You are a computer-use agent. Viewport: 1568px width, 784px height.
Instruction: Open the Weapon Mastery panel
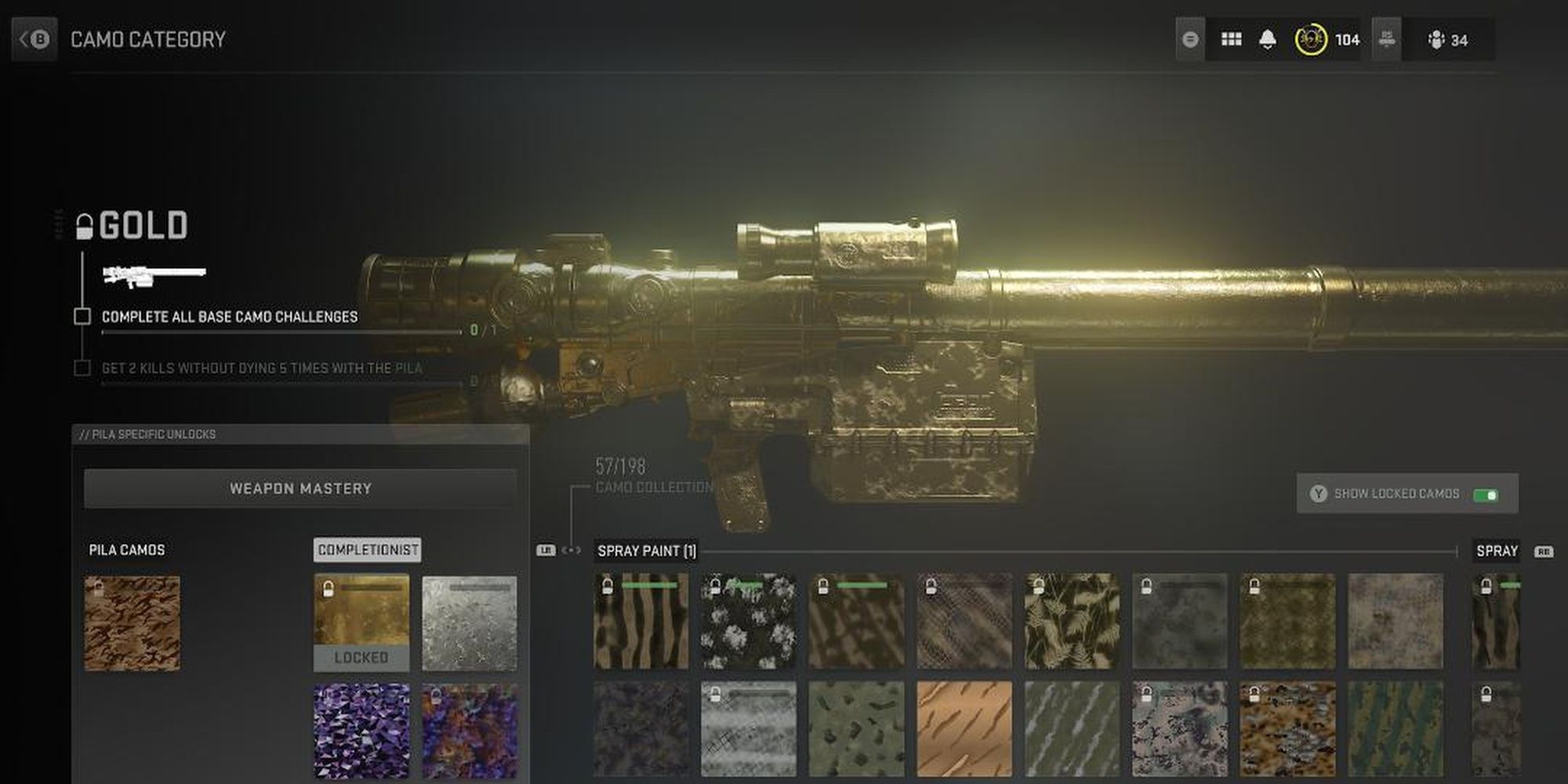pos(300,488)
